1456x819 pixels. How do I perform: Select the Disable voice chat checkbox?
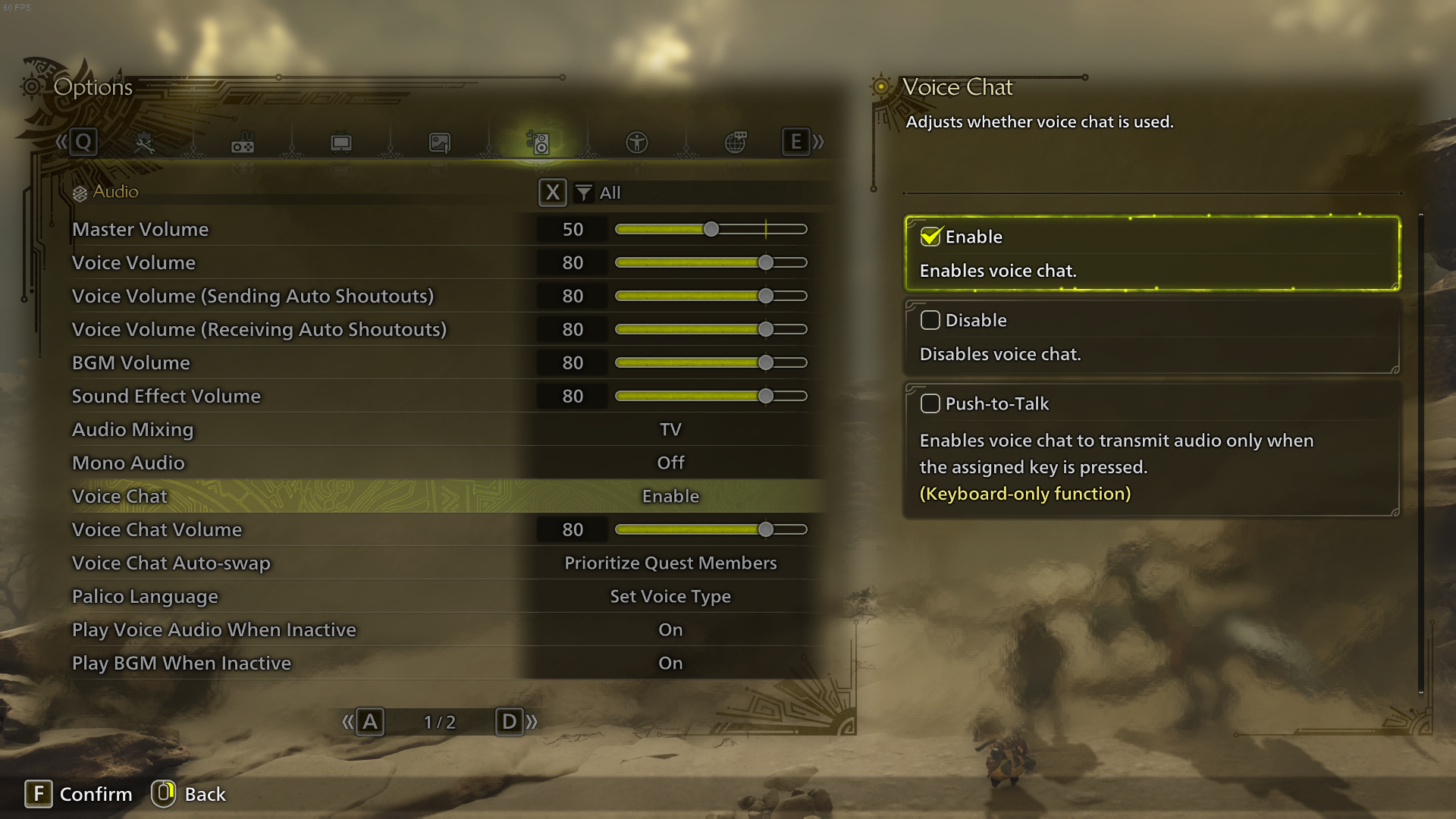tap(930, 320)
